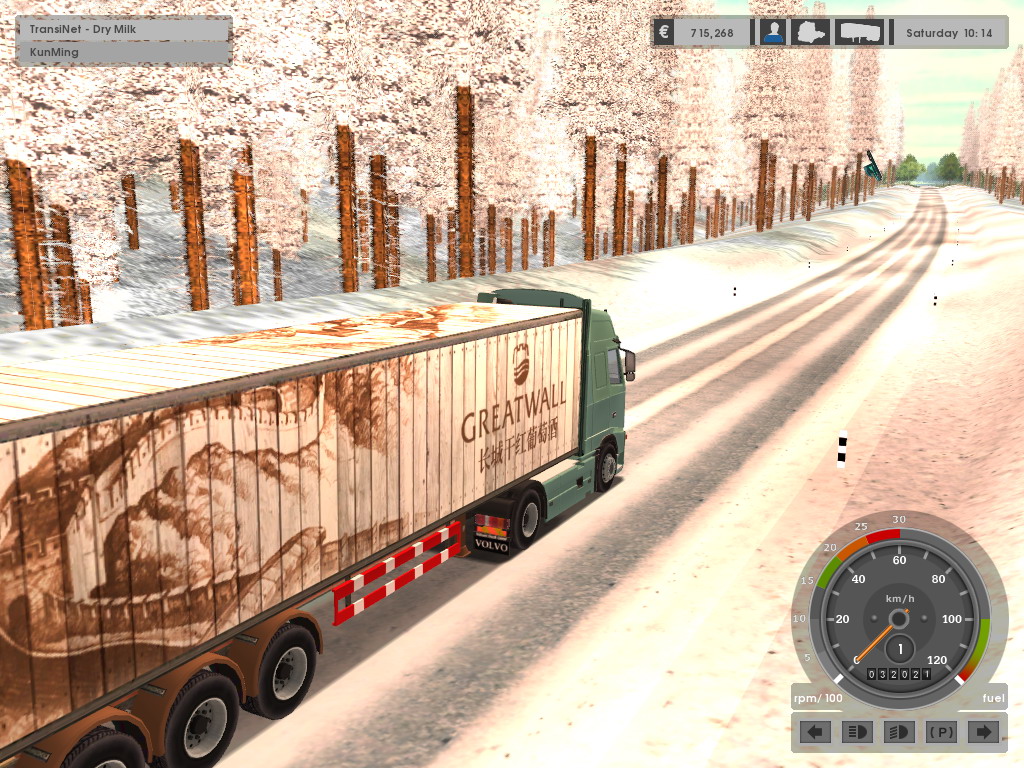Toggle the right turn signal arrow
This screenshot has height=768, width=1024.
click(983, 732)
